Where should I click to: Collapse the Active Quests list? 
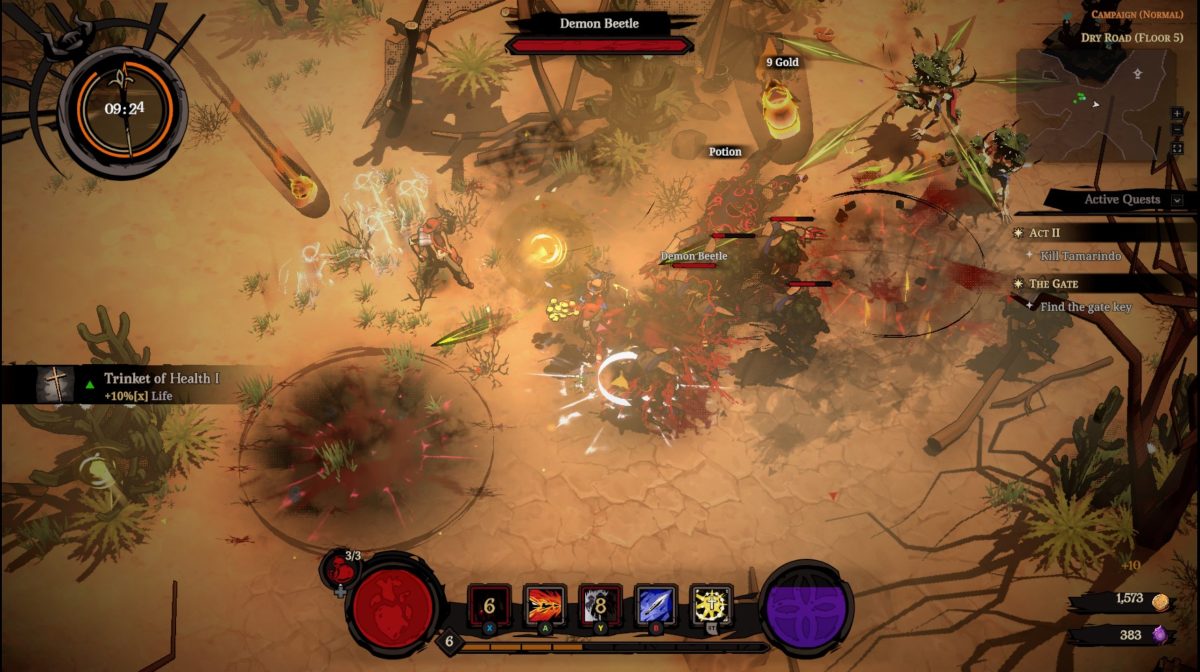pyautogui.click(x=1177, y=200)
